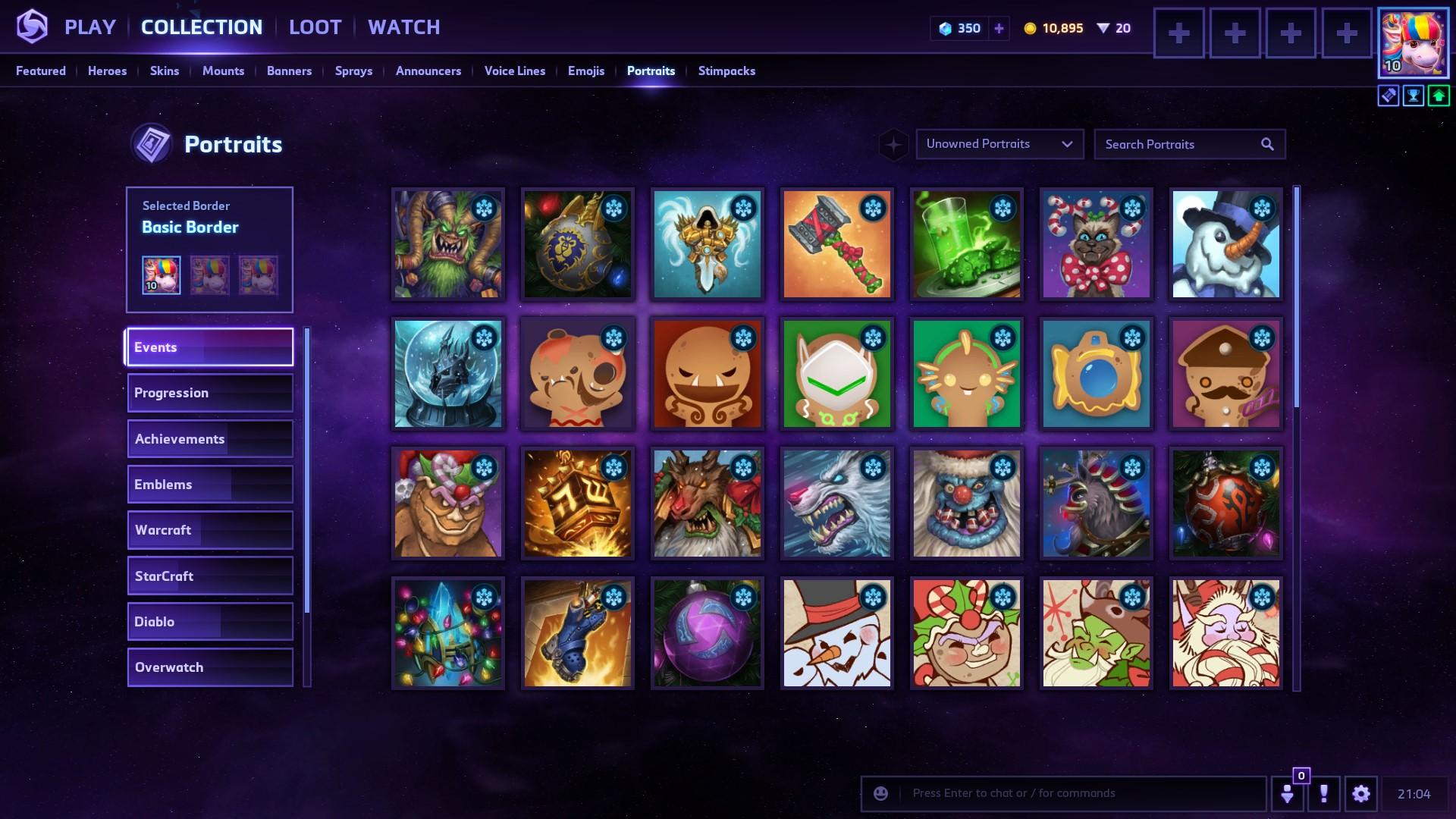Select the mustached gingerbread man portrait
1456x819 pixels.
click(x=1225, y=374)
